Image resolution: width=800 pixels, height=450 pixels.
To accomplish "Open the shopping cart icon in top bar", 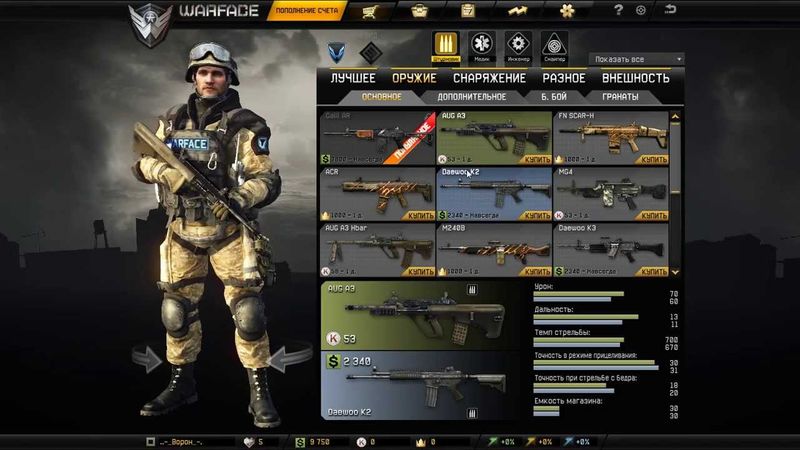I will click(371, 11).
